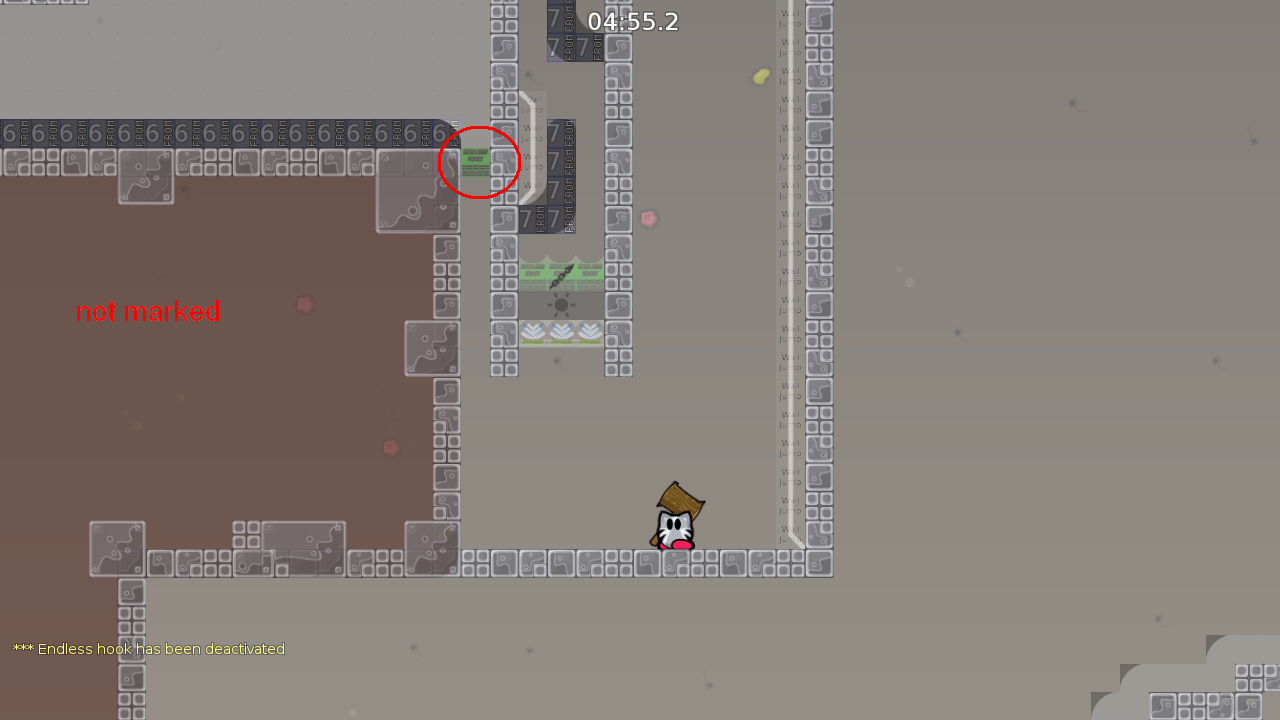Click the red 'not marked' annotation text
1280x720 pixels.
tap(147, 311)
